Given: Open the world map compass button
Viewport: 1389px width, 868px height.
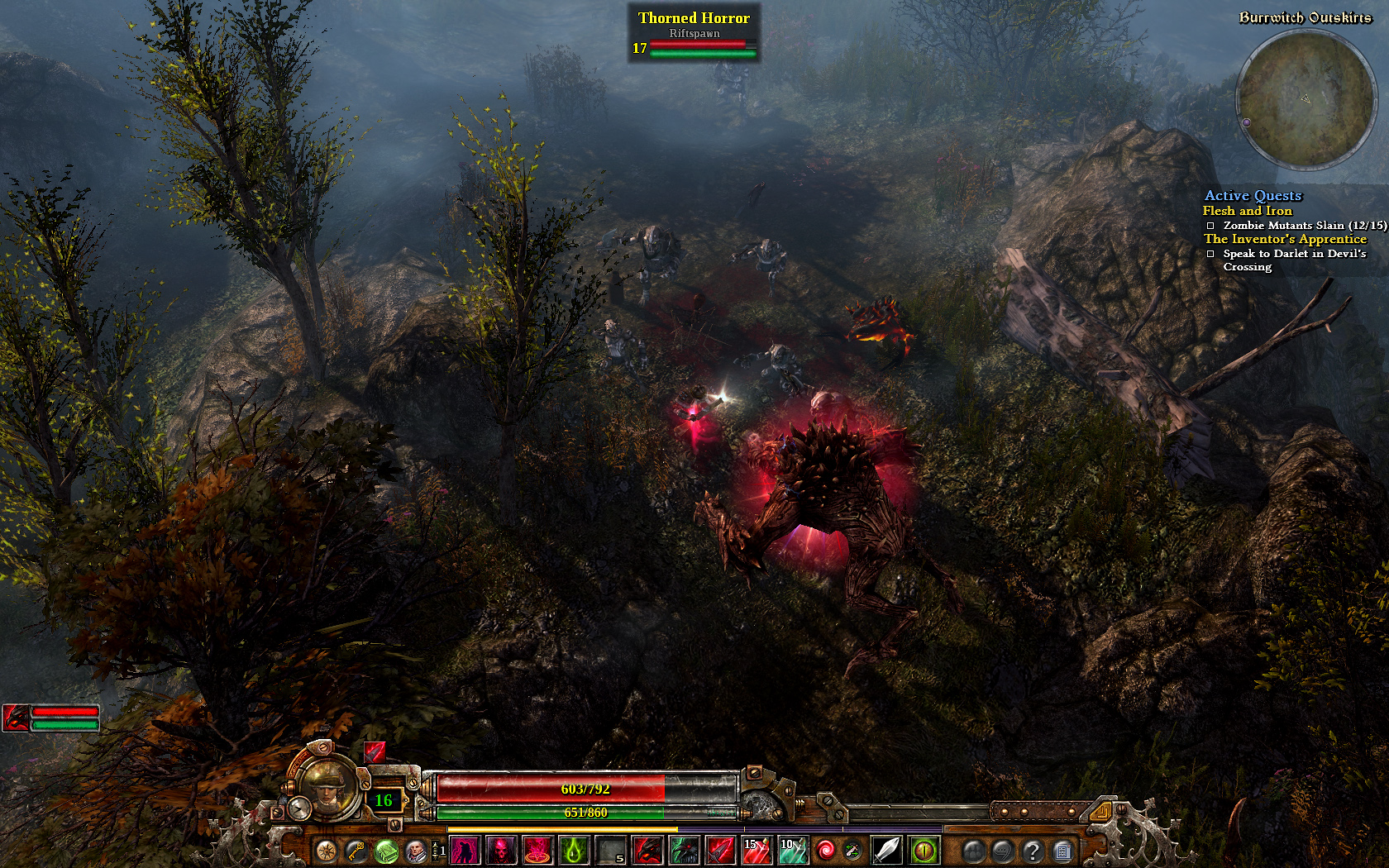Looking at the screenshot, I should tap(327, 850).
